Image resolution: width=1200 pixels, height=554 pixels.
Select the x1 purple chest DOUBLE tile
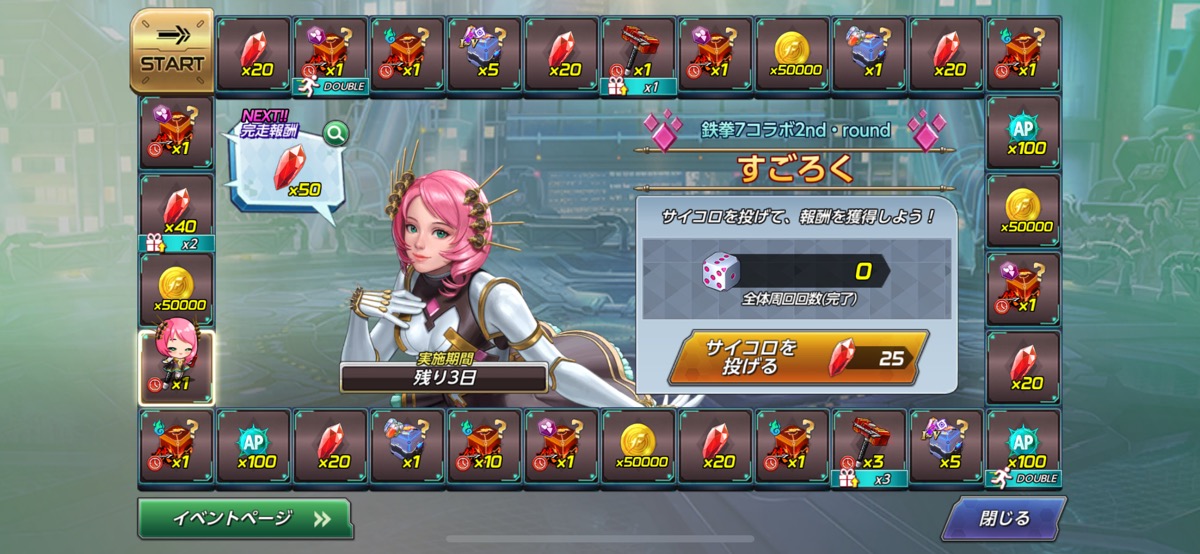(330, 54)
